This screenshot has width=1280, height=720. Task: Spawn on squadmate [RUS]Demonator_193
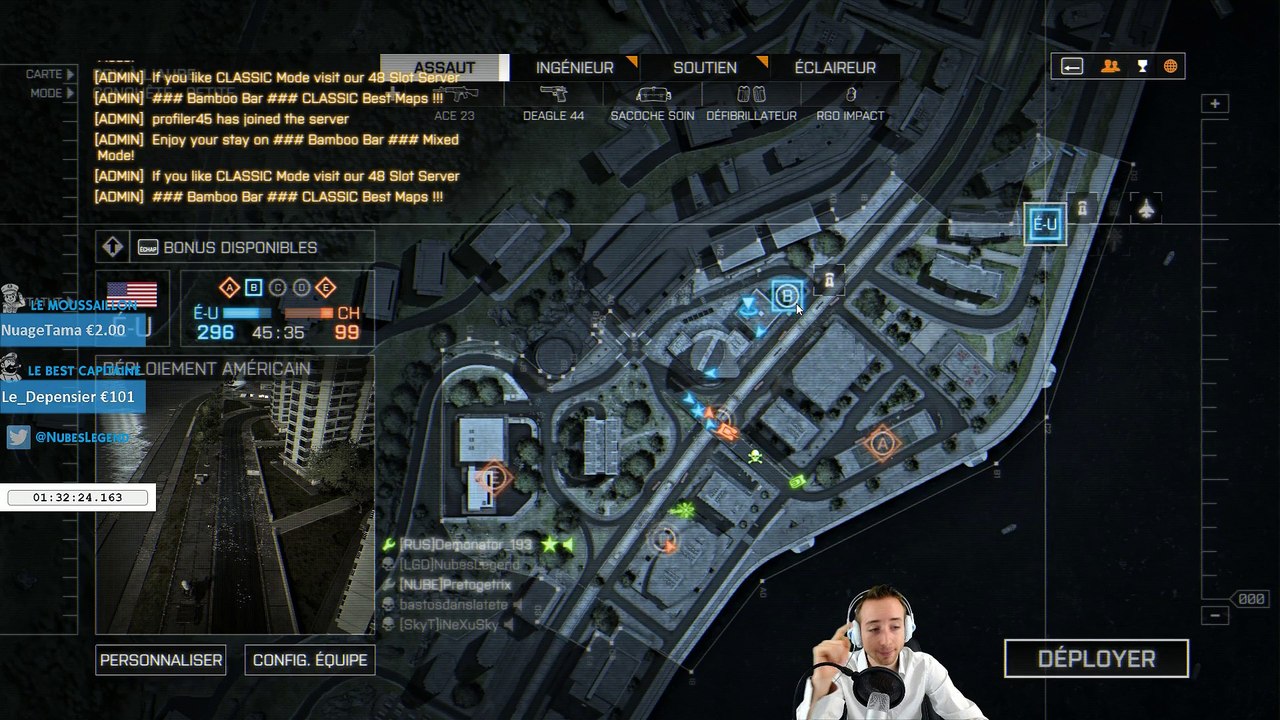coord(466,545)
